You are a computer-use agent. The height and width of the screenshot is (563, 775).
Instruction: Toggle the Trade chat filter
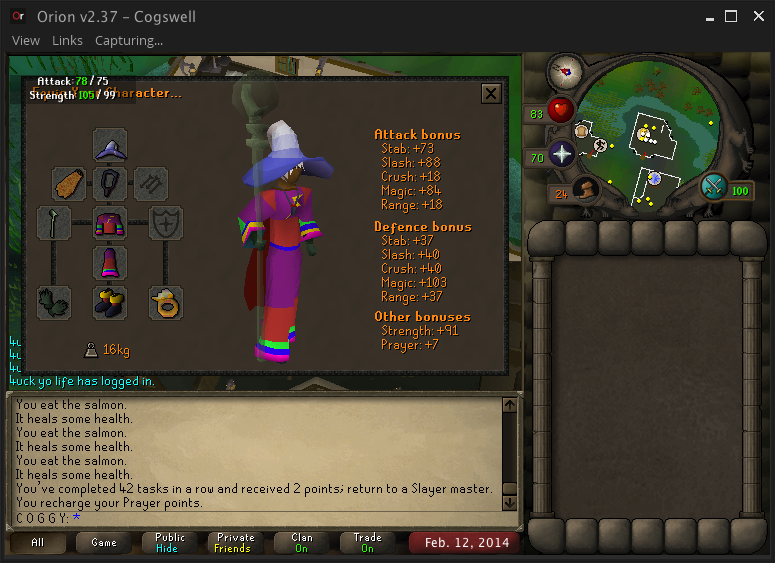click(367, 543)
